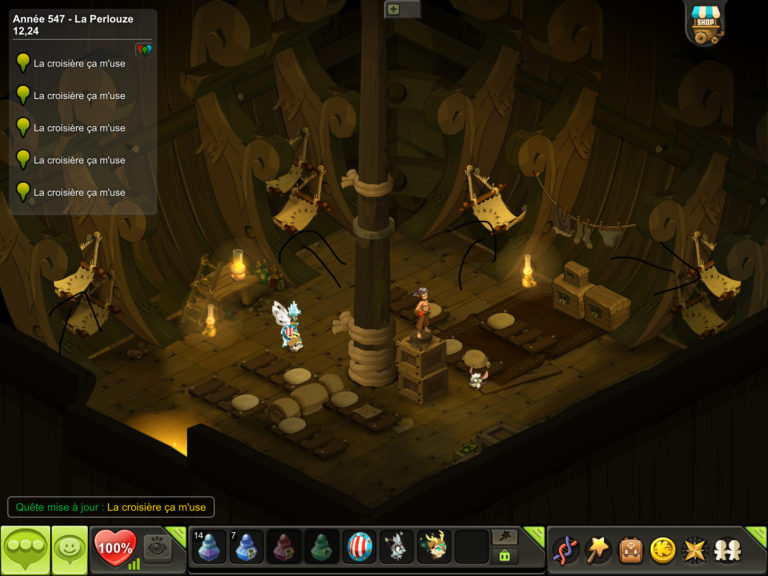Click the red heart health icon
Screen dimensions: 768x576
114,548
